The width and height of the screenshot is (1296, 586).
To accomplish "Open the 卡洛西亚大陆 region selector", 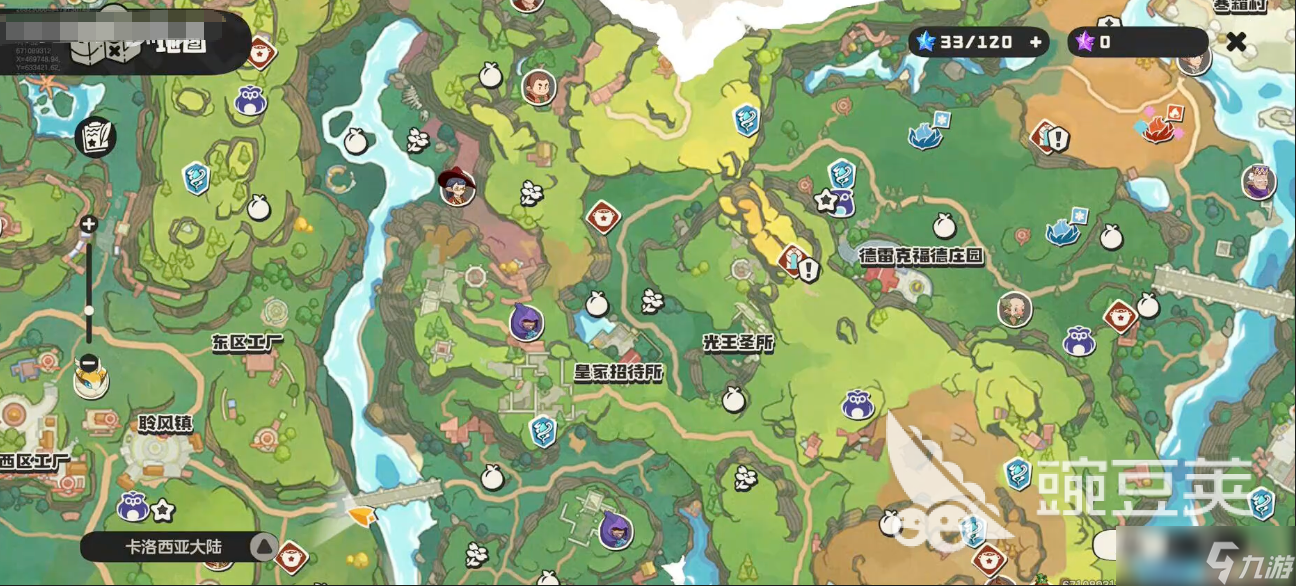I will [x=180, y=546].
